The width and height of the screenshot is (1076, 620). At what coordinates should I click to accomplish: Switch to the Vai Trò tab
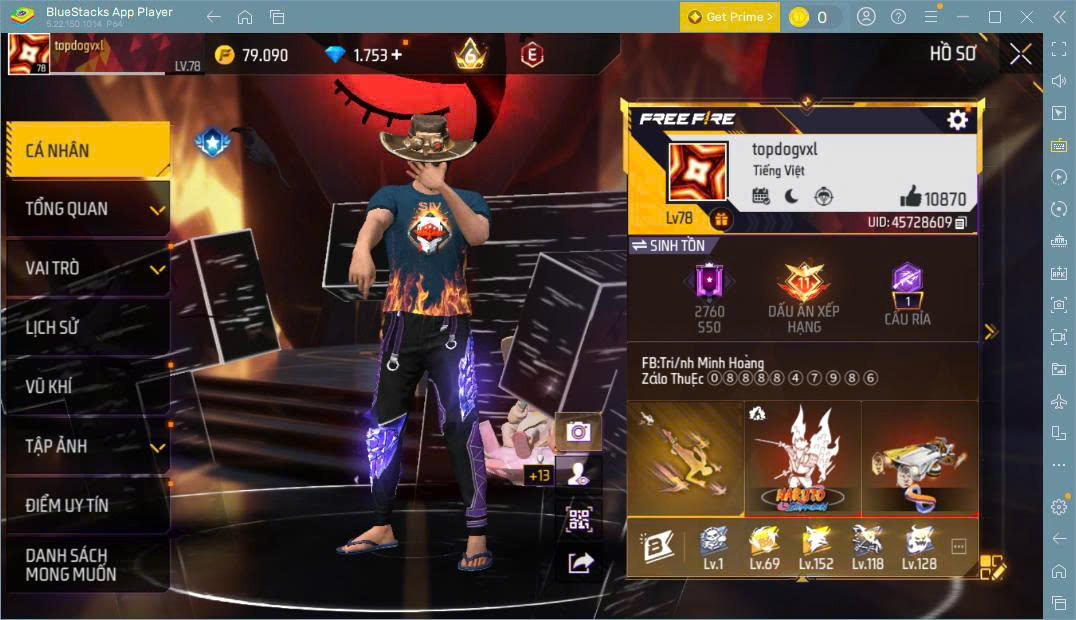click(x=87, y=268)
